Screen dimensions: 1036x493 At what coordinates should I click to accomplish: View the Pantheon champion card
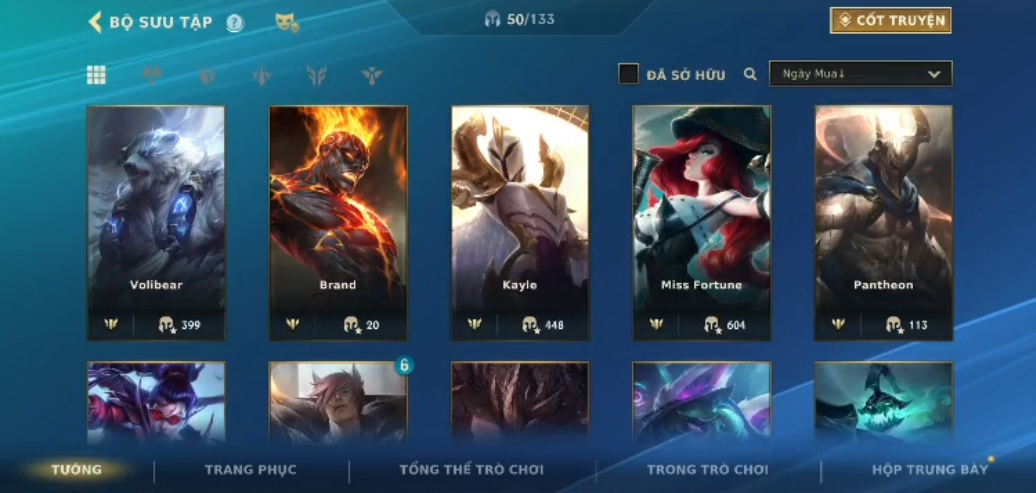click(884, 222)
